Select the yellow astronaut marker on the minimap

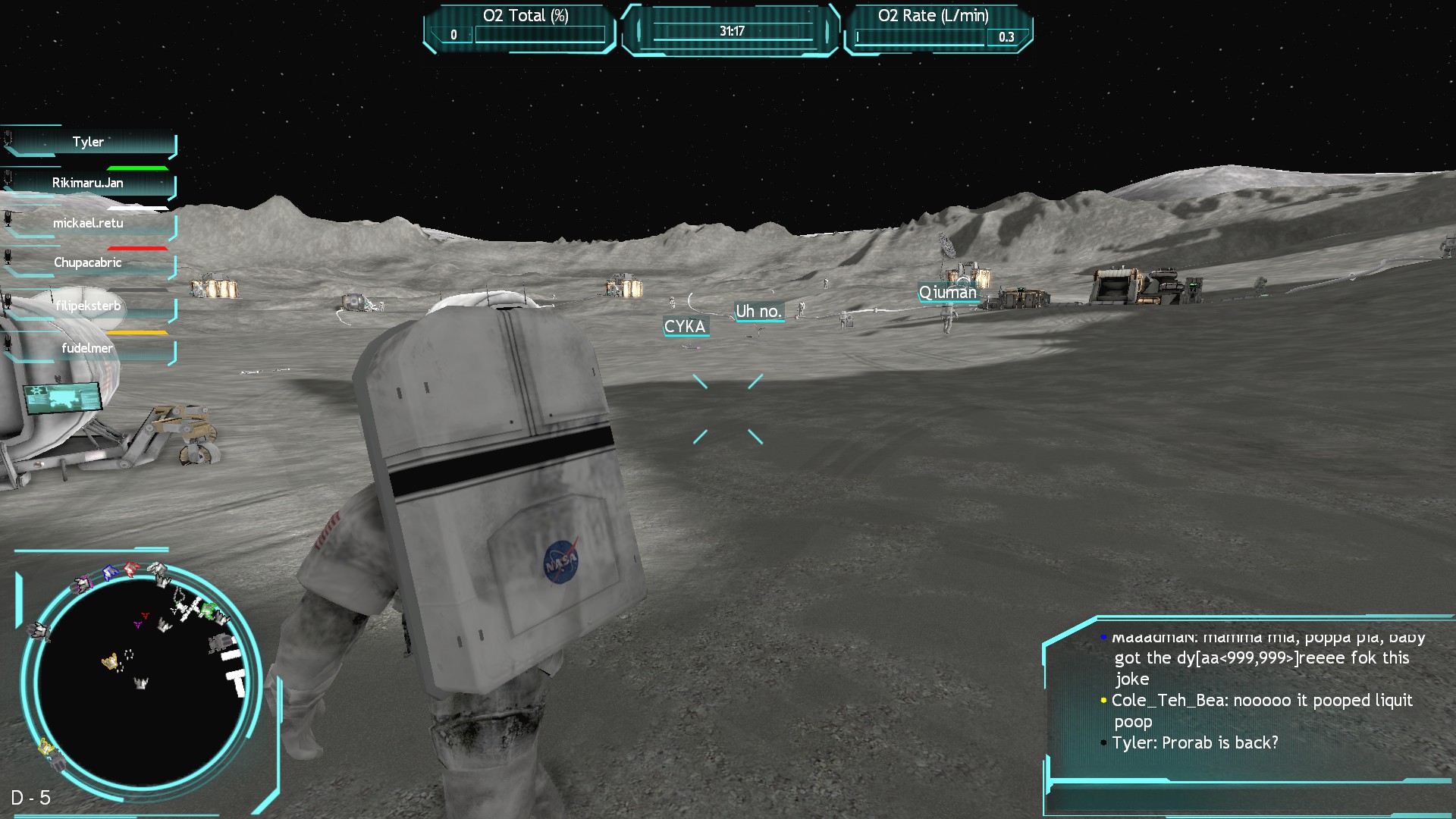click(x=109, y=661)
